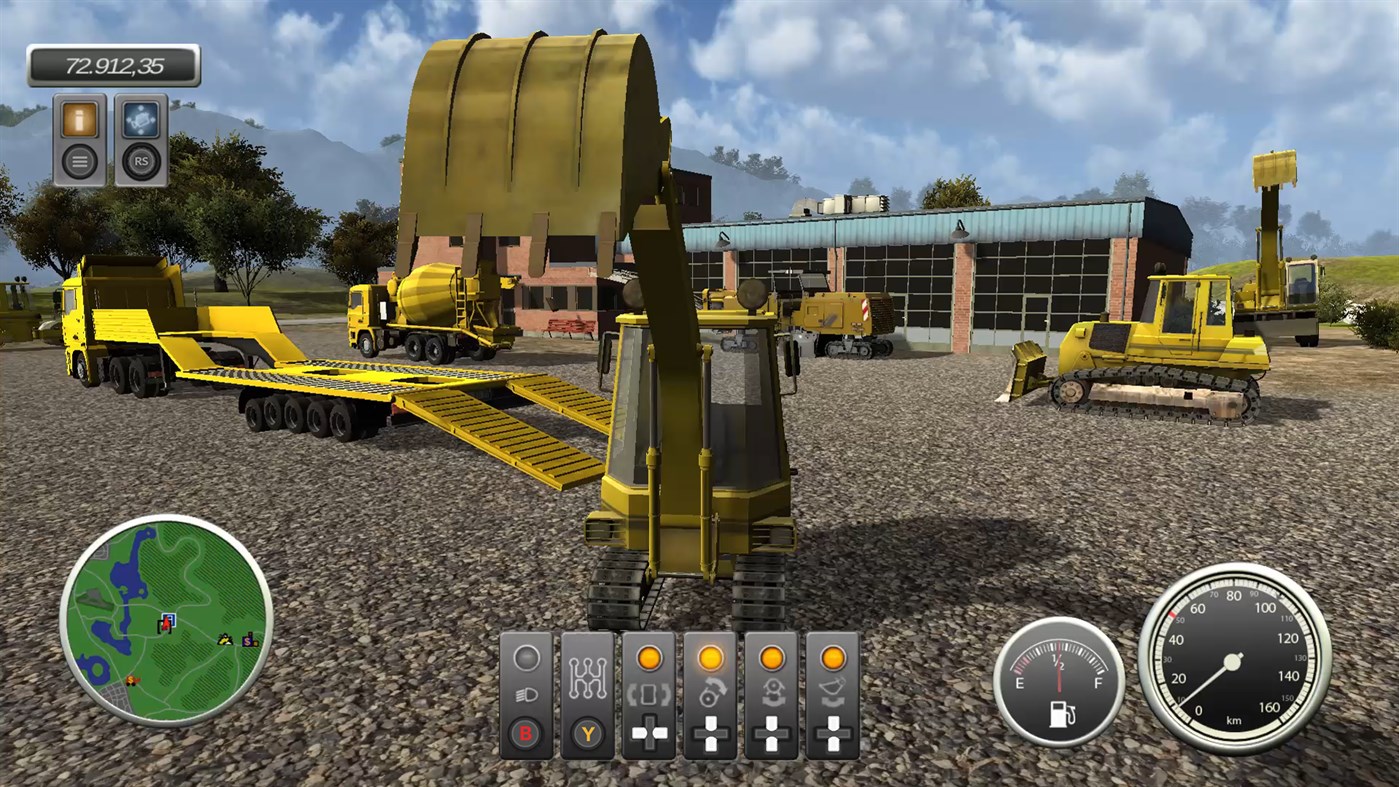Open the information panel icon

click(77, 118)
